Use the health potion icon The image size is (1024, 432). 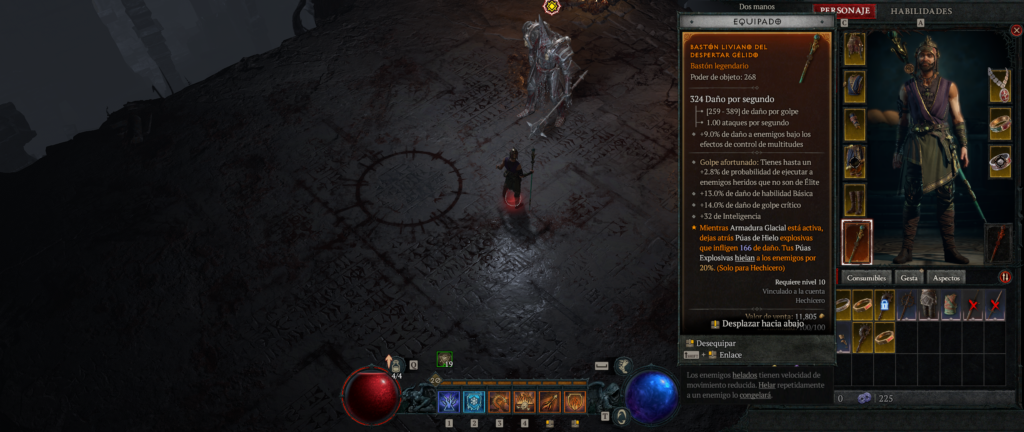(396, 367)
